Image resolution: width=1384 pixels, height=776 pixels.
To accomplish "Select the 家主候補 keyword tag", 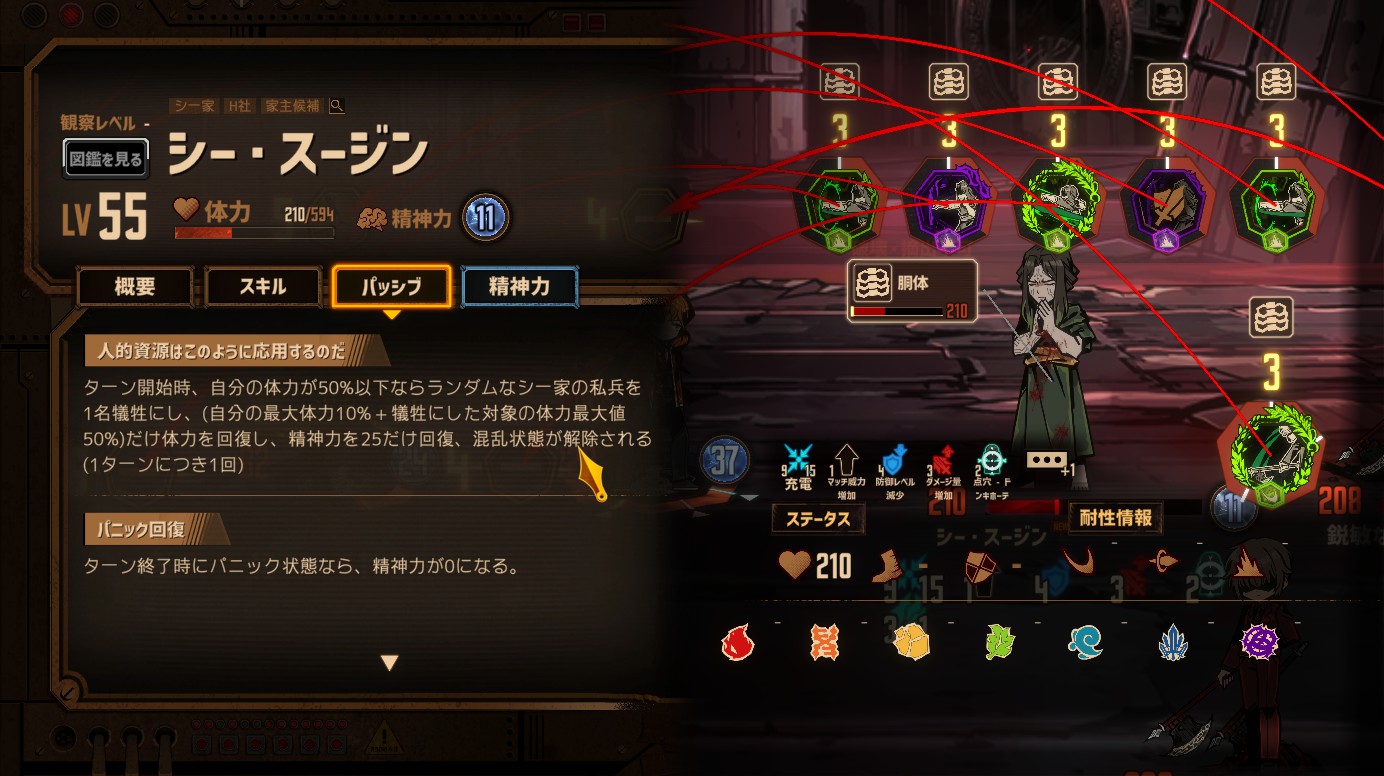I will click(291, 106).
